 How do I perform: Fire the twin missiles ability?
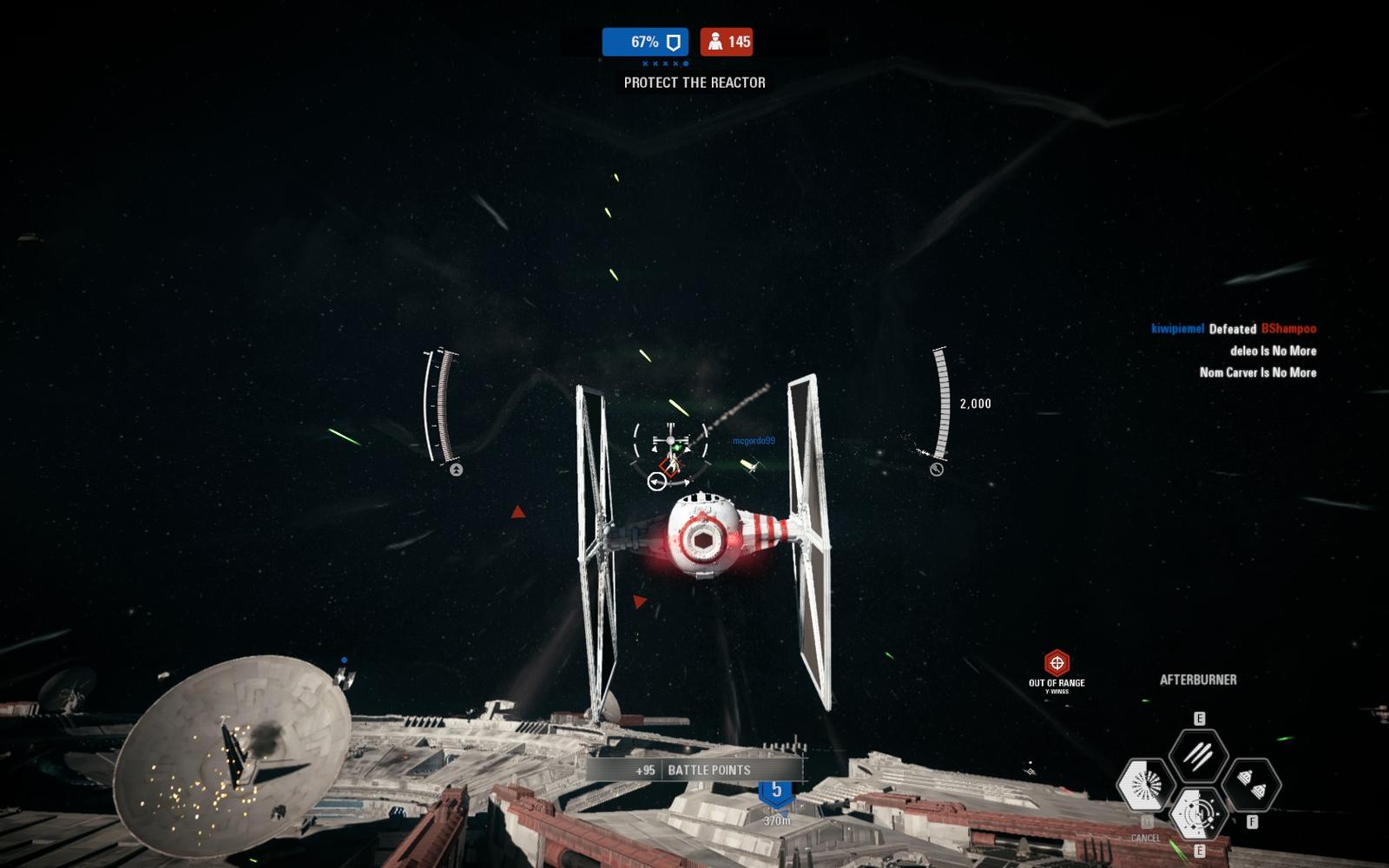coord(1251,786)
